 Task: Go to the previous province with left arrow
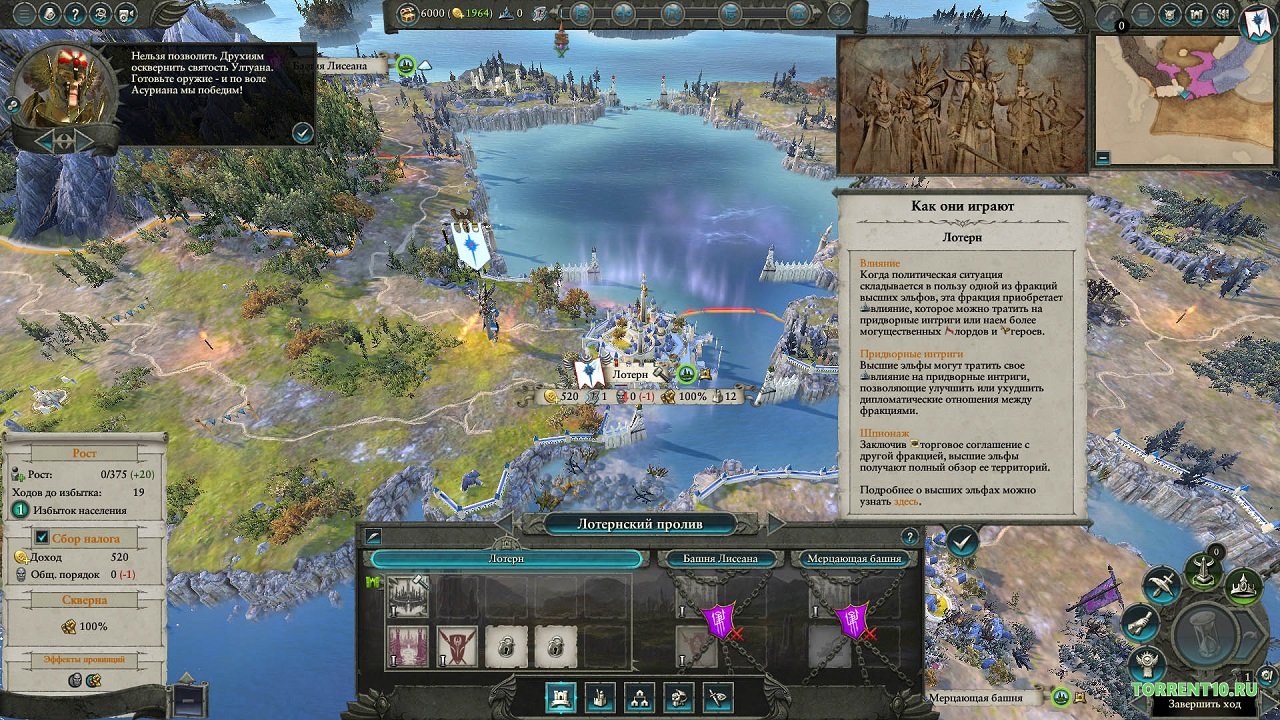505,524
